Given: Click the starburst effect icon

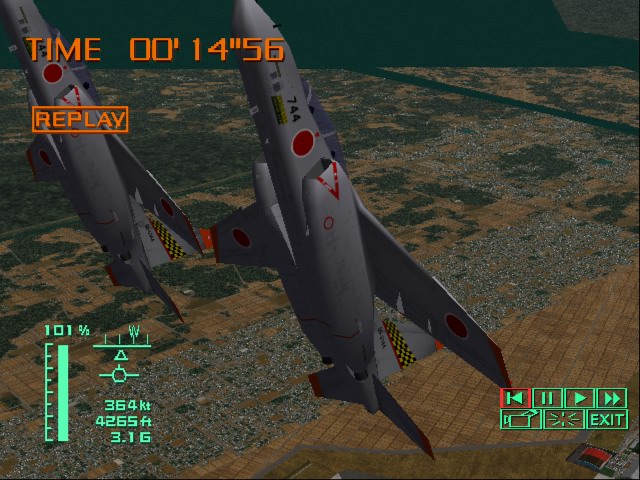Looking at the screenshot, I should (564, 419).
